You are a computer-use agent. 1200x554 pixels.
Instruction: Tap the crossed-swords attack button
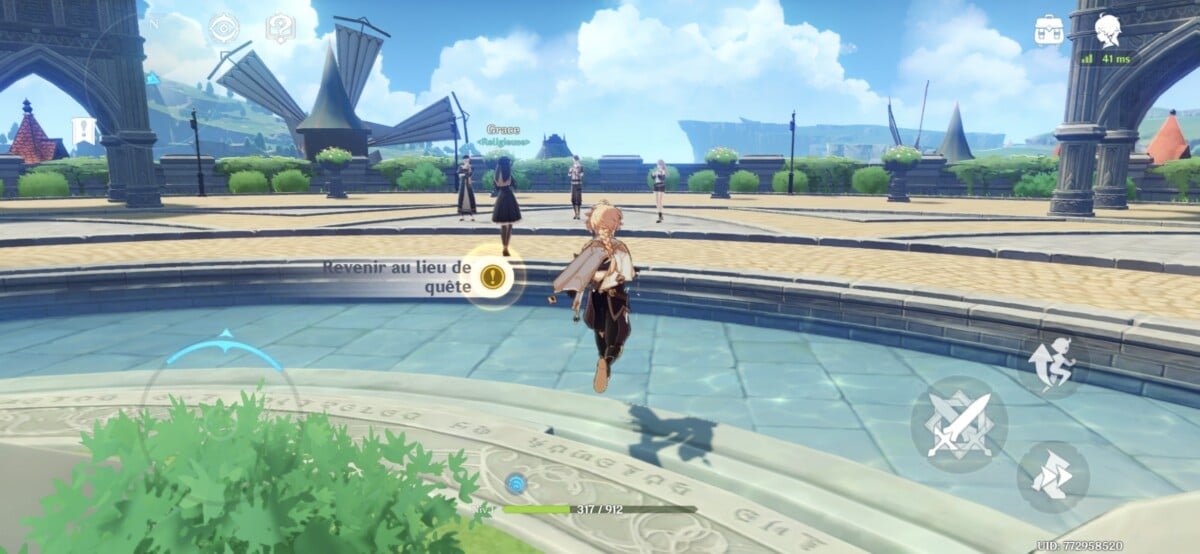958,425
